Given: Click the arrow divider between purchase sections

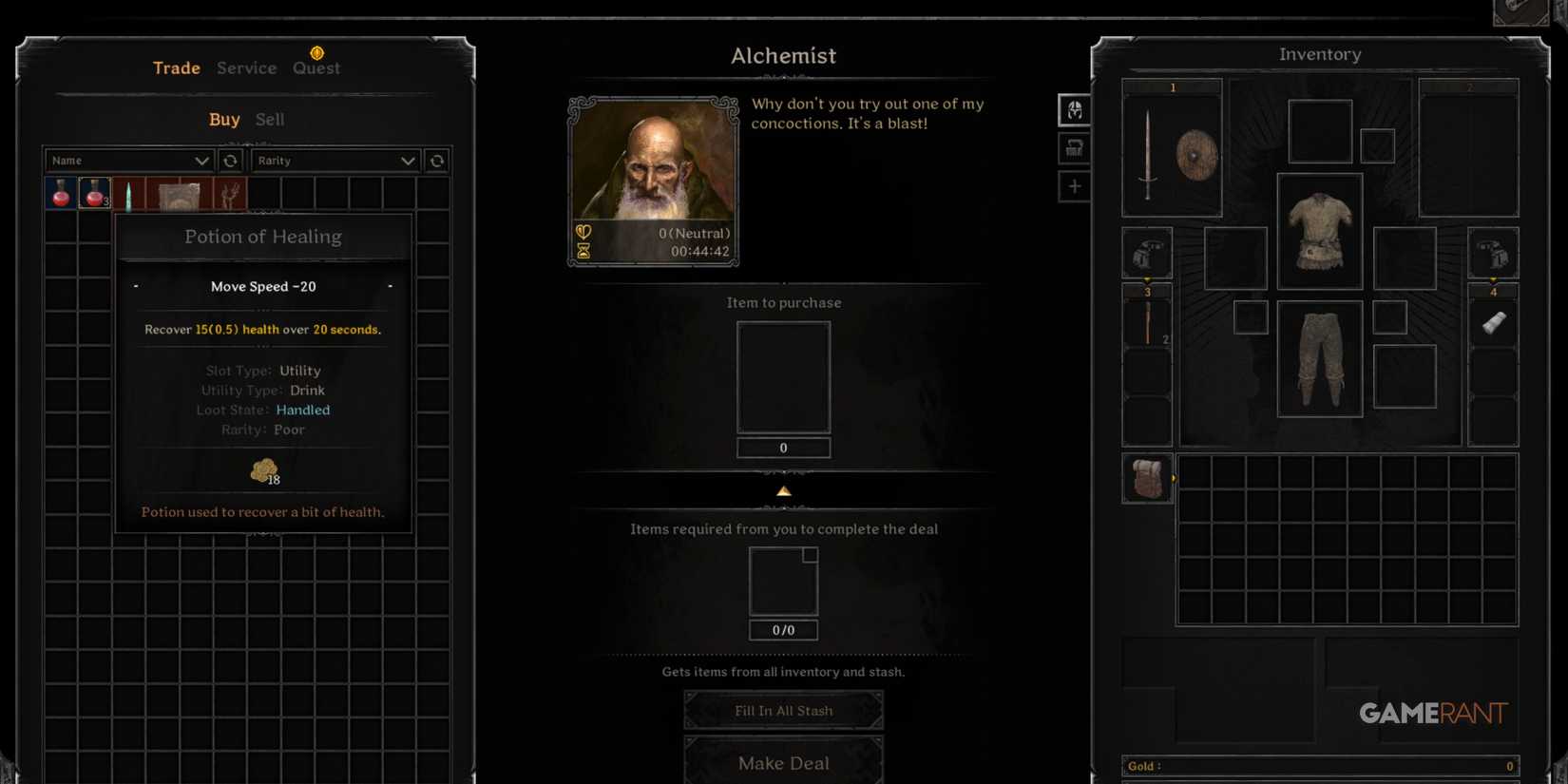Looking at the screenshot, I should pyautogui.click(x=783, y=490).
